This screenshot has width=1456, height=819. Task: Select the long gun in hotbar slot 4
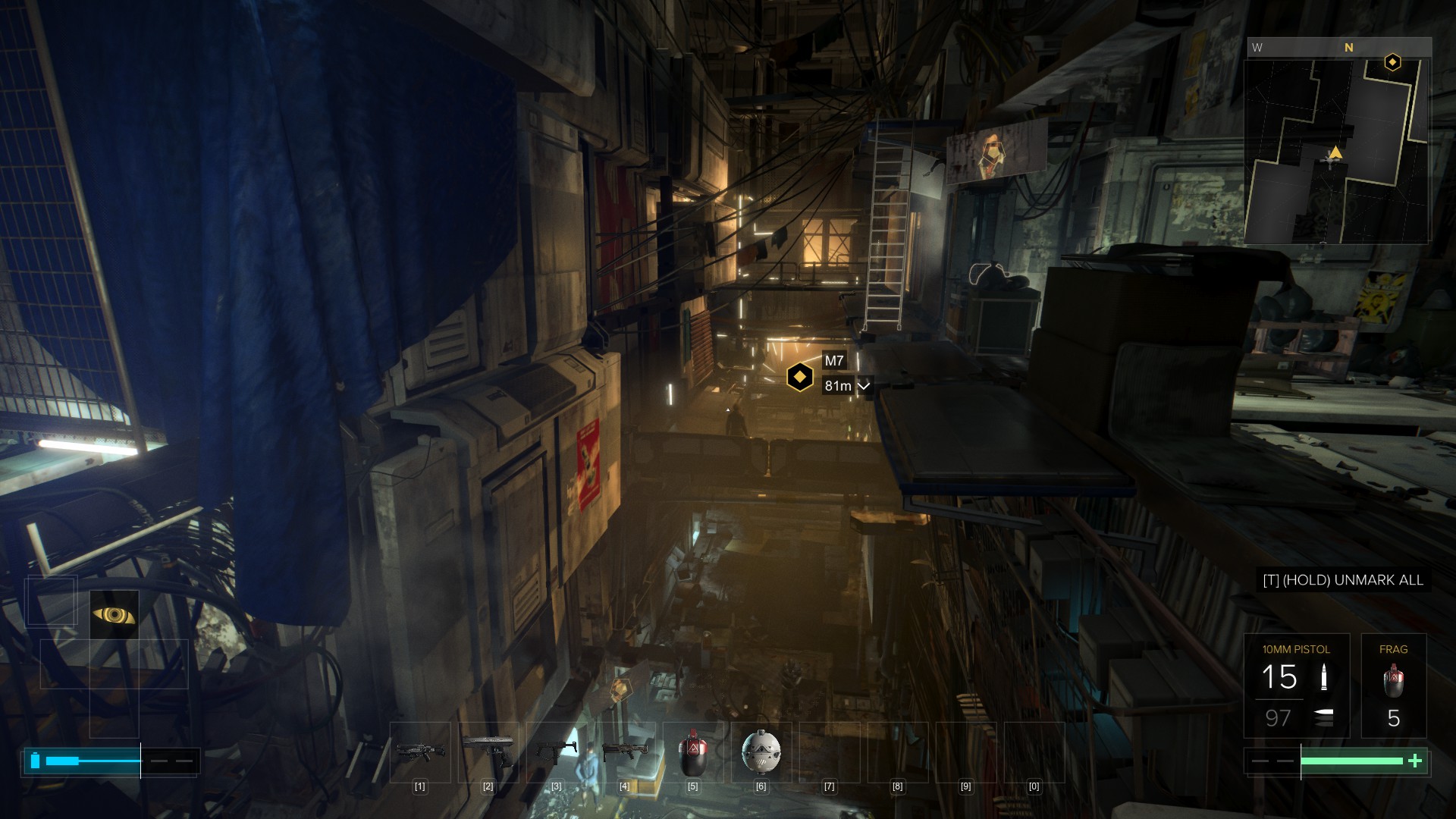point(624,752)
